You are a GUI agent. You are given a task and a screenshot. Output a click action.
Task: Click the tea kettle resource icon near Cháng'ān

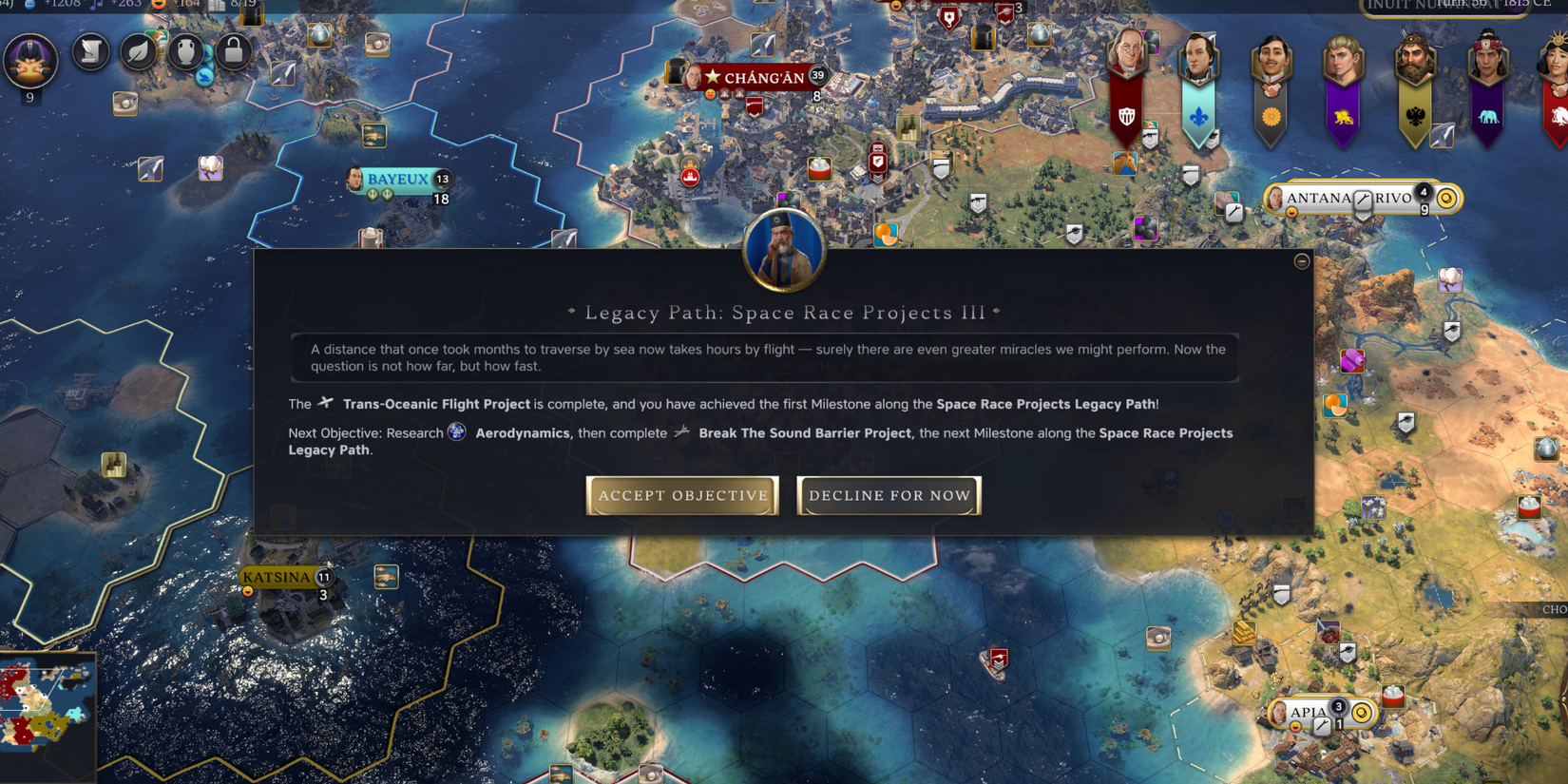(x=1038, y=35)
